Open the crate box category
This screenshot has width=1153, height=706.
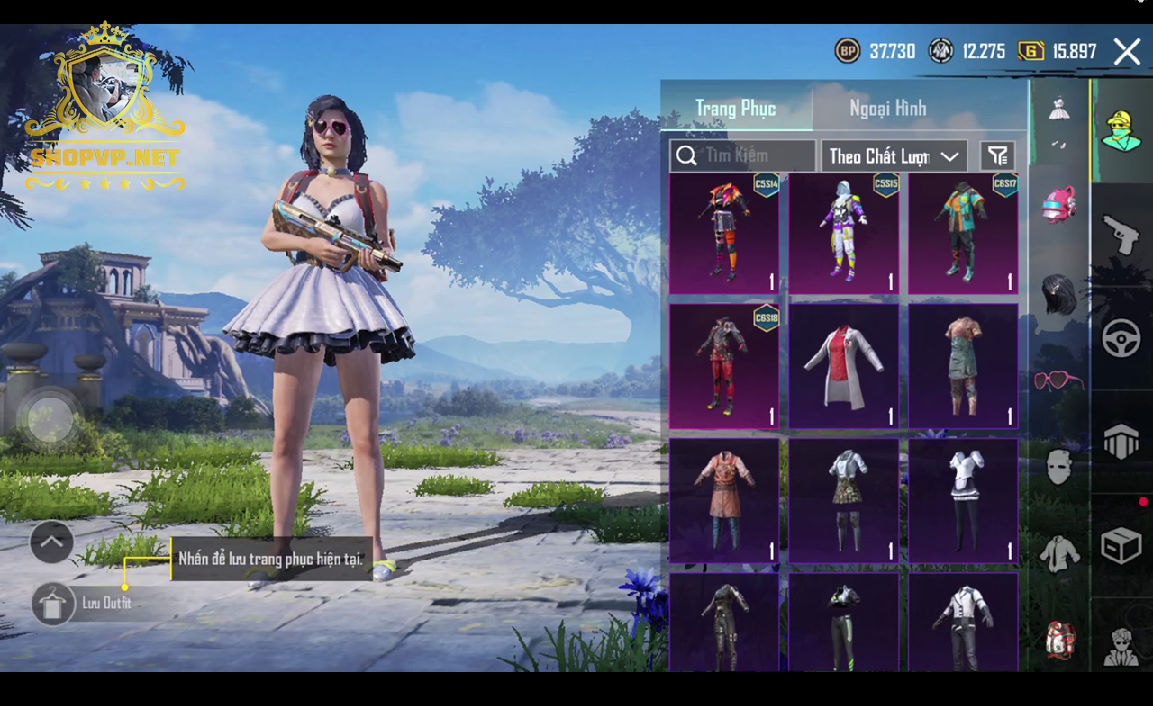coord(1121,546)
